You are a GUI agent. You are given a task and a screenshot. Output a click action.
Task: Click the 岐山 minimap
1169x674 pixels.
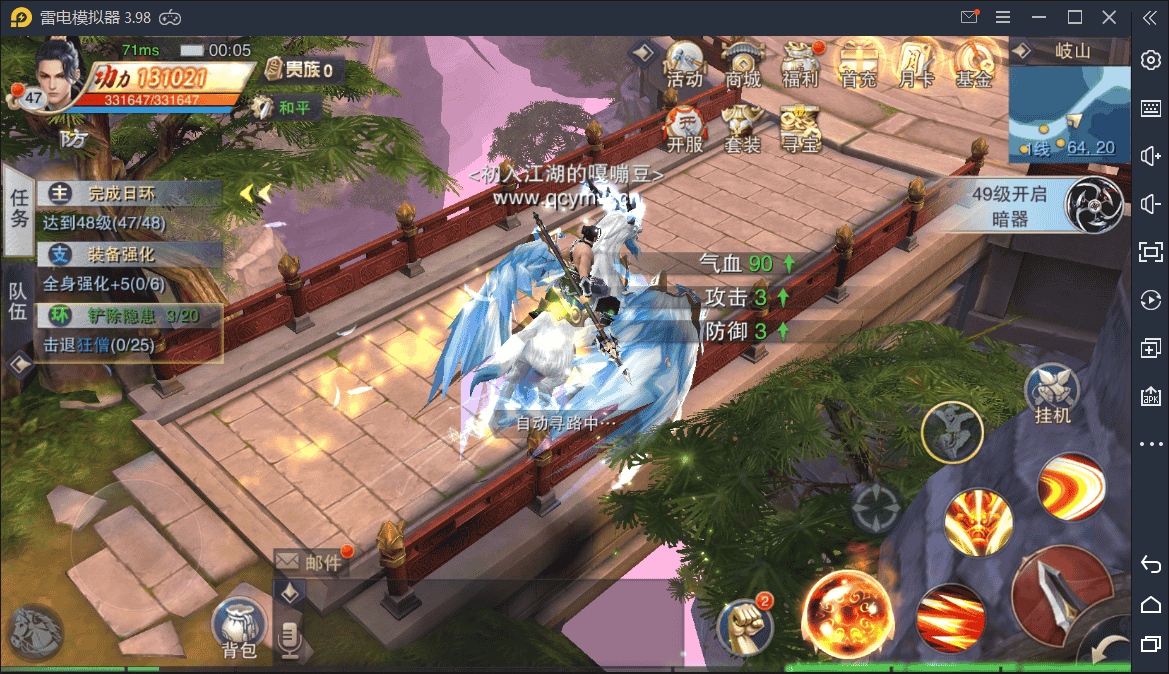pos(1068,112)
